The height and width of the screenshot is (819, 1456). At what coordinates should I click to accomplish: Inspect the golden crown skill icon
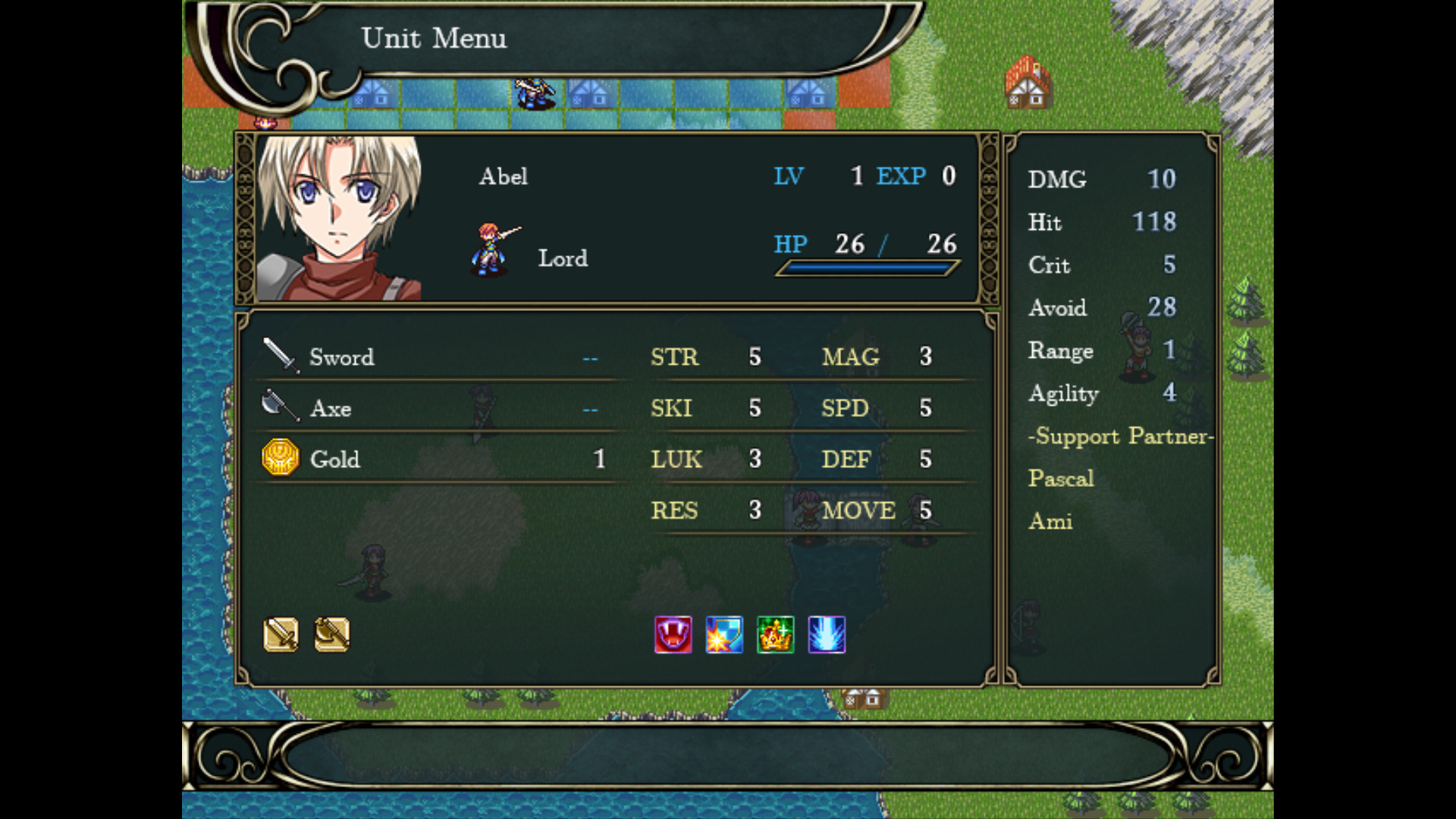[775, 635]
